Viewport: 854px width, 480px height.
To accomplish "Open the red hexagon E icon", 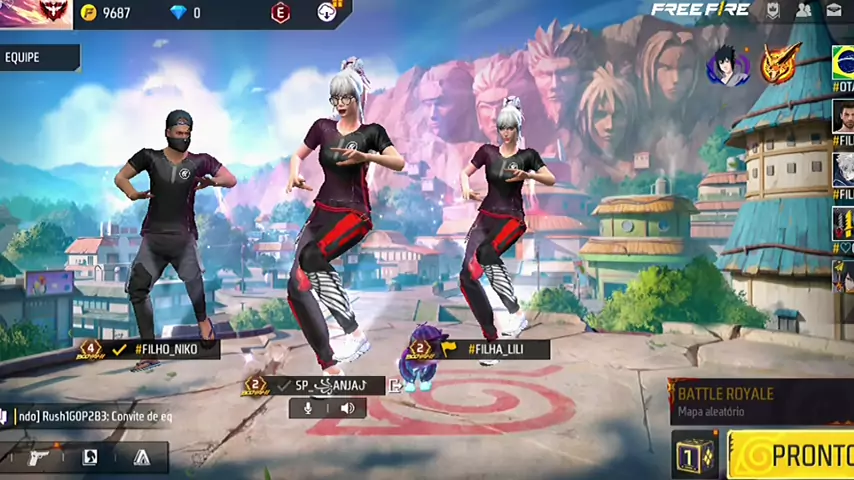I will 280,13.
